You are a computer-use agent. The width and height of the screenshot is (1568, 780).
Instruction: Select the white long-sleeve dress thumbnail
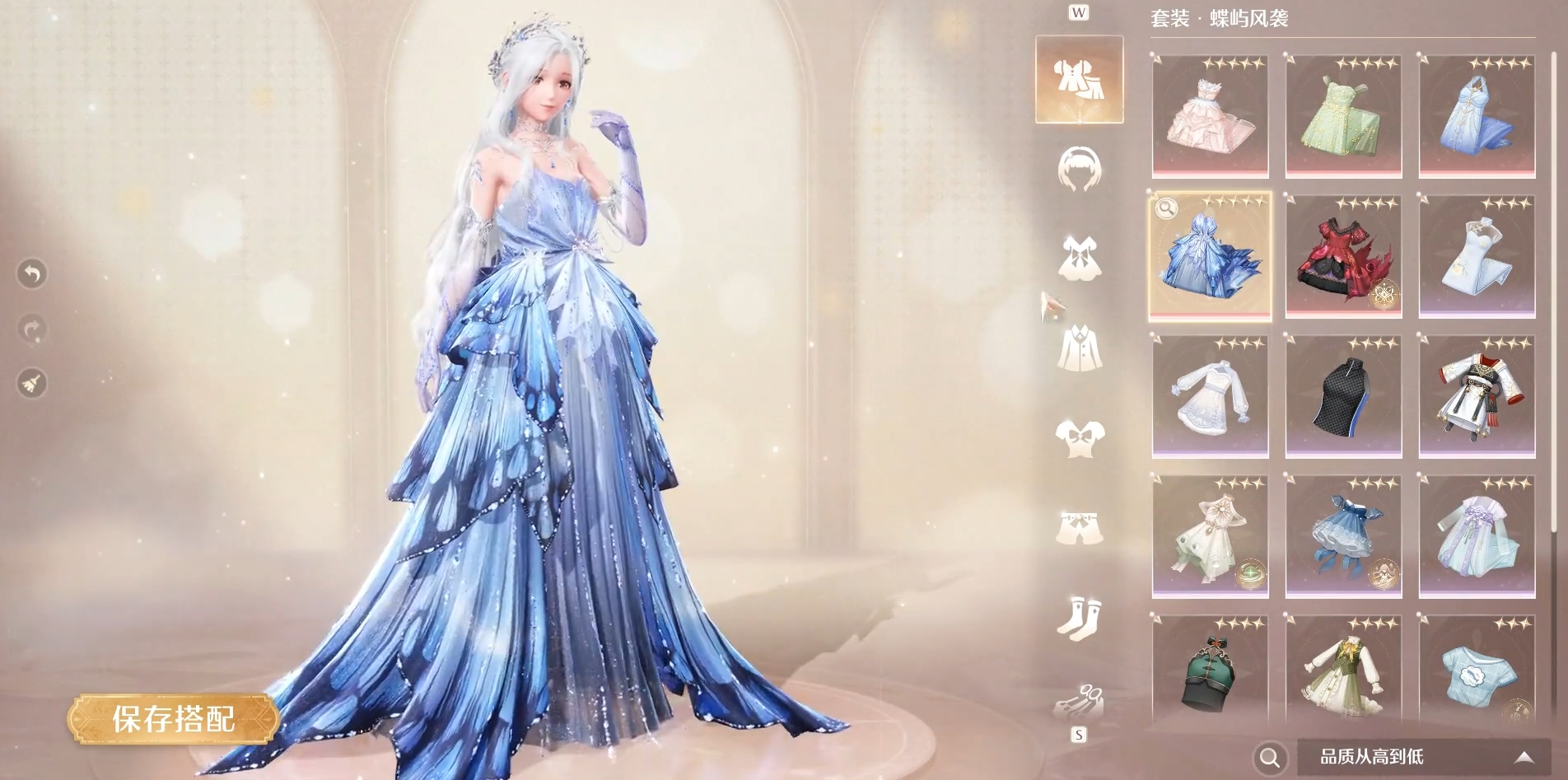point(1210,396)
